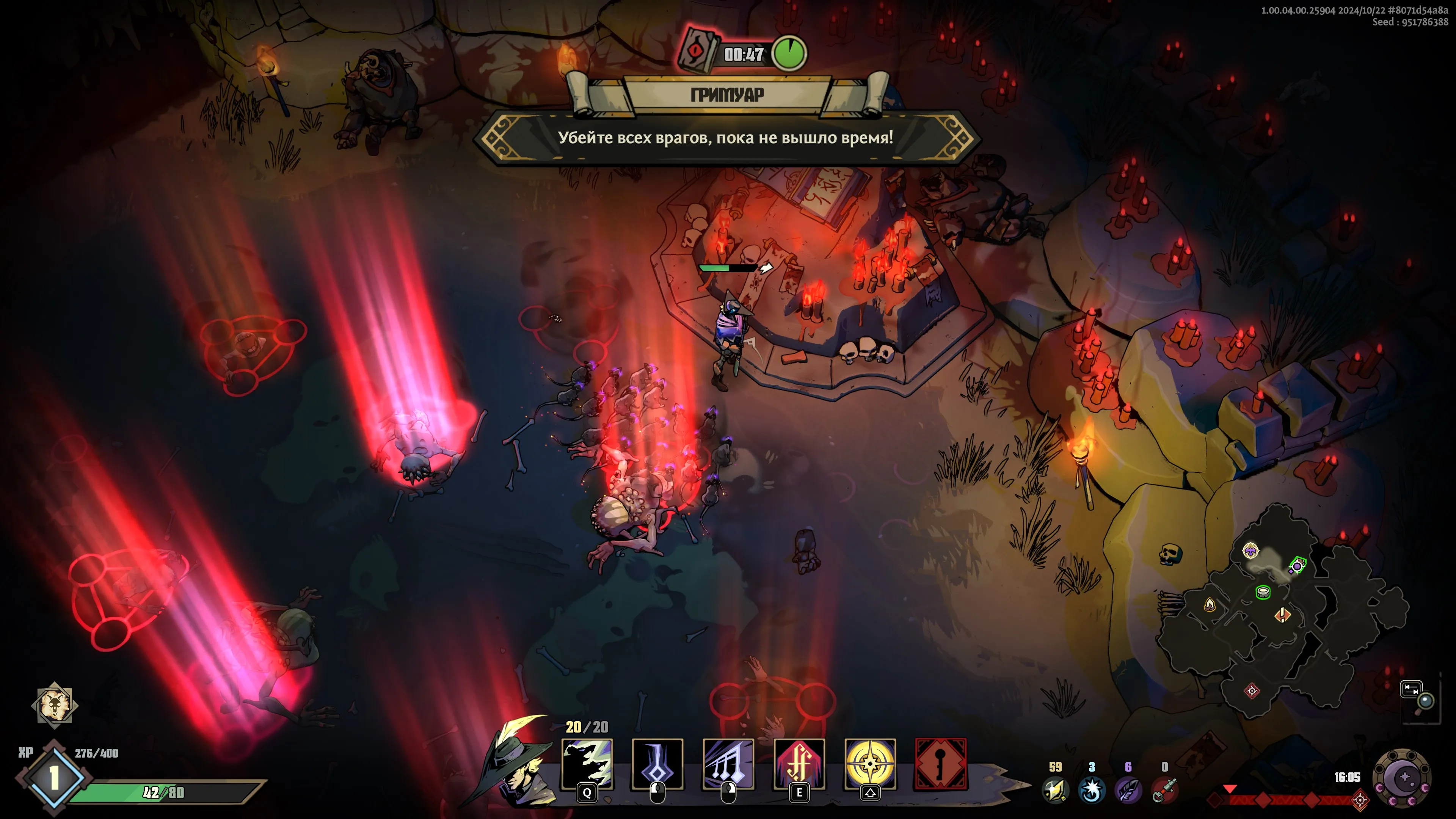Activate the golden compass star ability
The image size is (1456, 819).
(x=870, y=764)
